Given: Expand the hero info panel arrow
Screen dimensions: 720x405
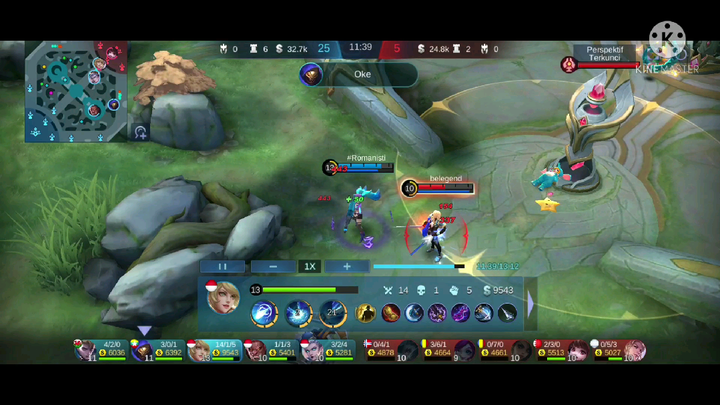Looking at the screenshot, I should pos(530,303).
